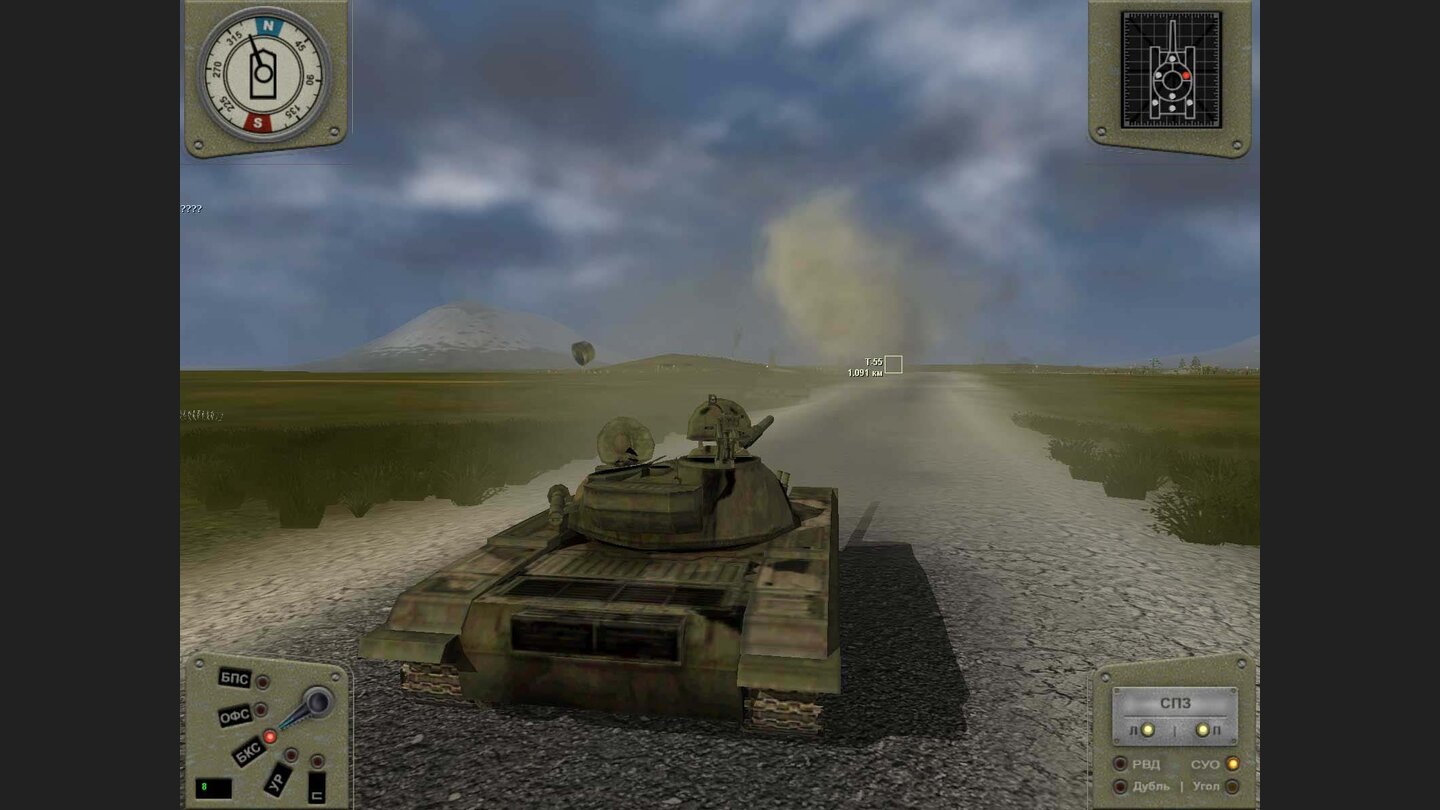Screen dimensions: 1440x810
Task: Click the Дубль indicator lamp
Action: (1120, 786)
